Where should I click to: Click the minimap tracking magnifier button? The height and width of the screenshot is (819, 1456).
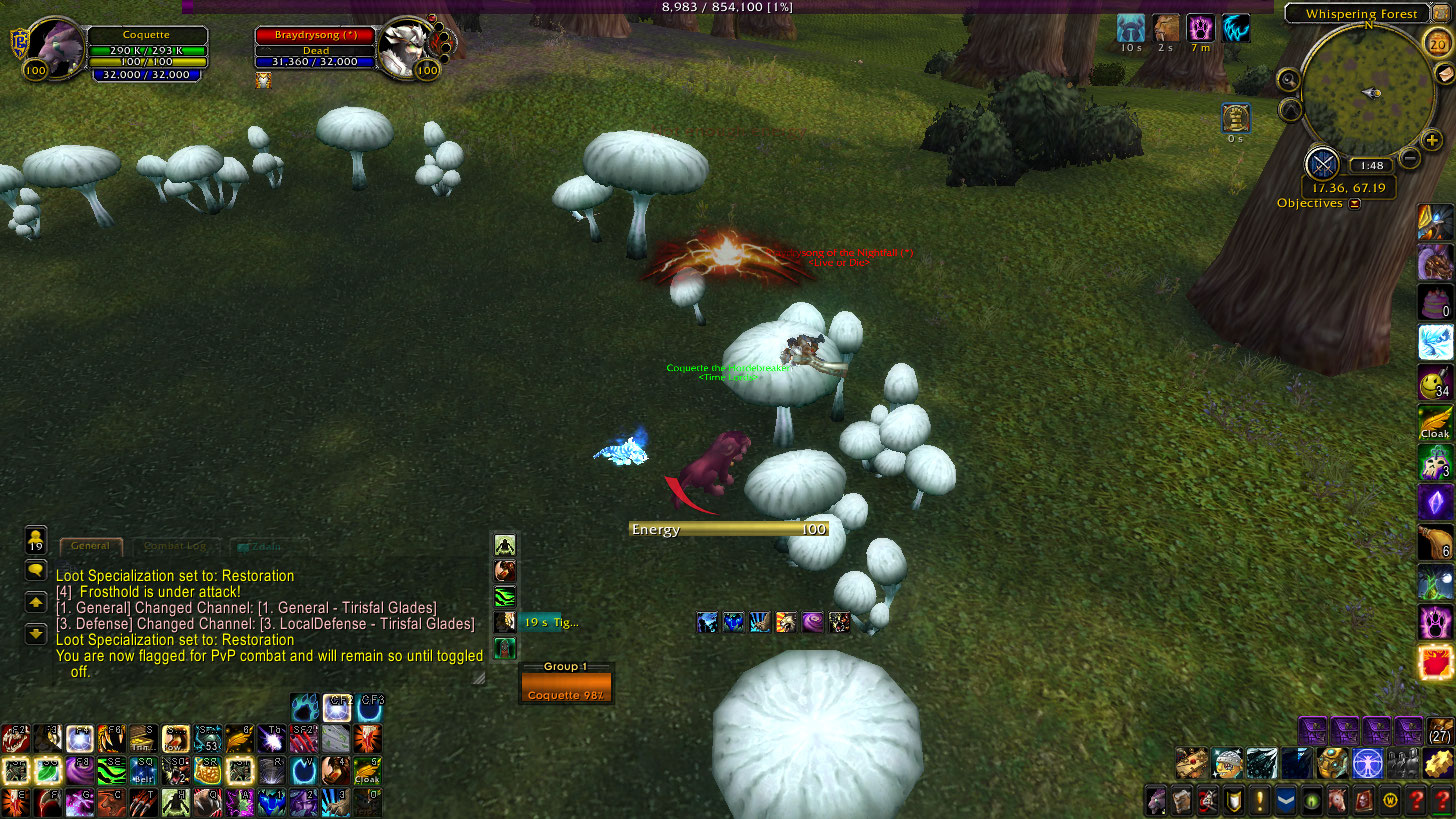coord(1289,79)
